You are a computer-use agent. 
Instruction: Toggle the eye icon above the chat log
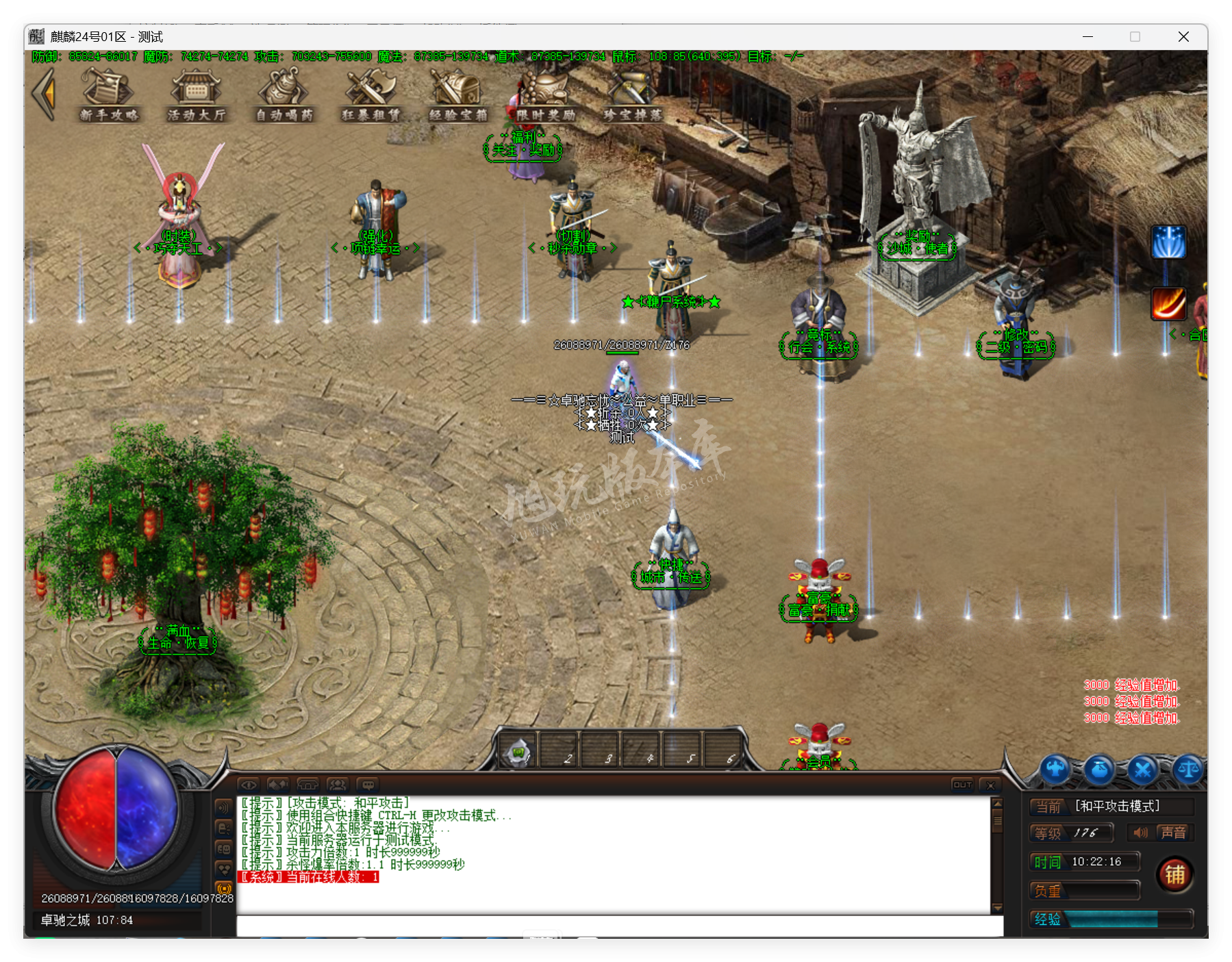click(x=251, y=785)
